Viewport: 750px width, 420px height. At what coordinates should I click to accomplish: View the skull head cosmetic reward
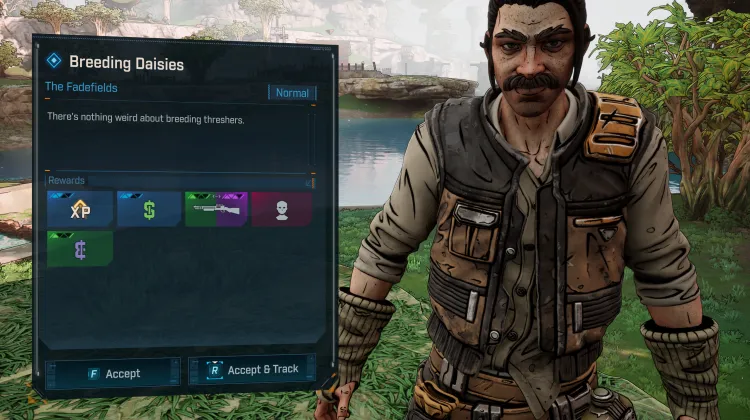tap(282, 209)
